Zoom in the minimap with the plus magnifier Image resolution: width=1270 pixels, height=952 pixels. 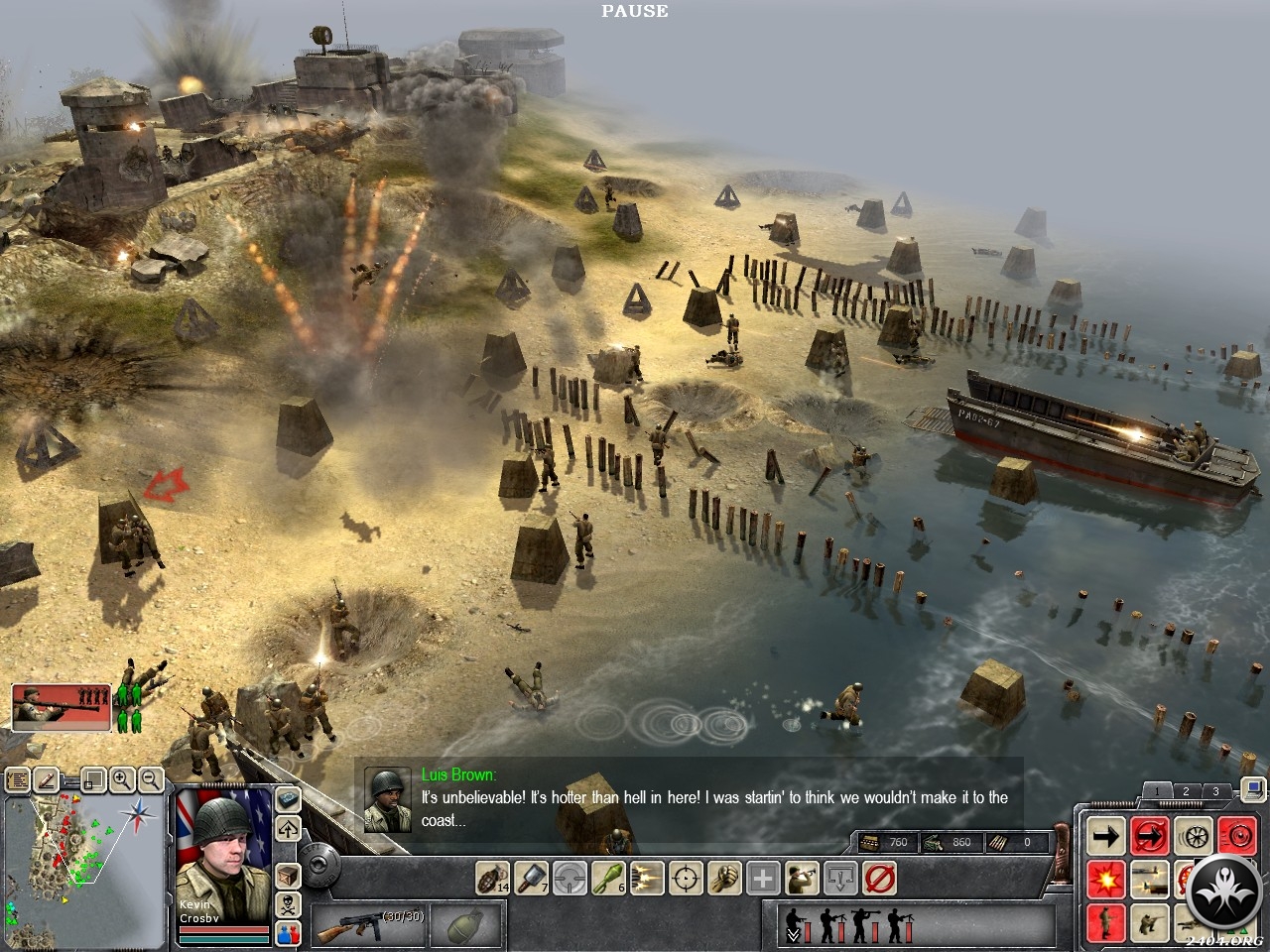tap(122, 779)
